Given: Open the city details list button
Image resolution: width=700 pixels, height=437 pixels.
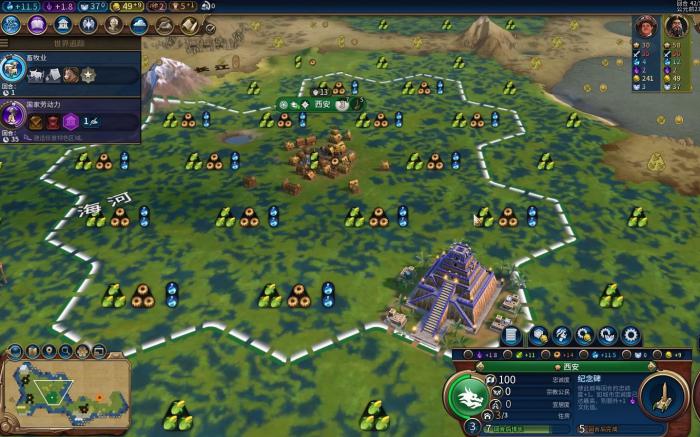Looking at the screenshot, I should coord(511,335).
